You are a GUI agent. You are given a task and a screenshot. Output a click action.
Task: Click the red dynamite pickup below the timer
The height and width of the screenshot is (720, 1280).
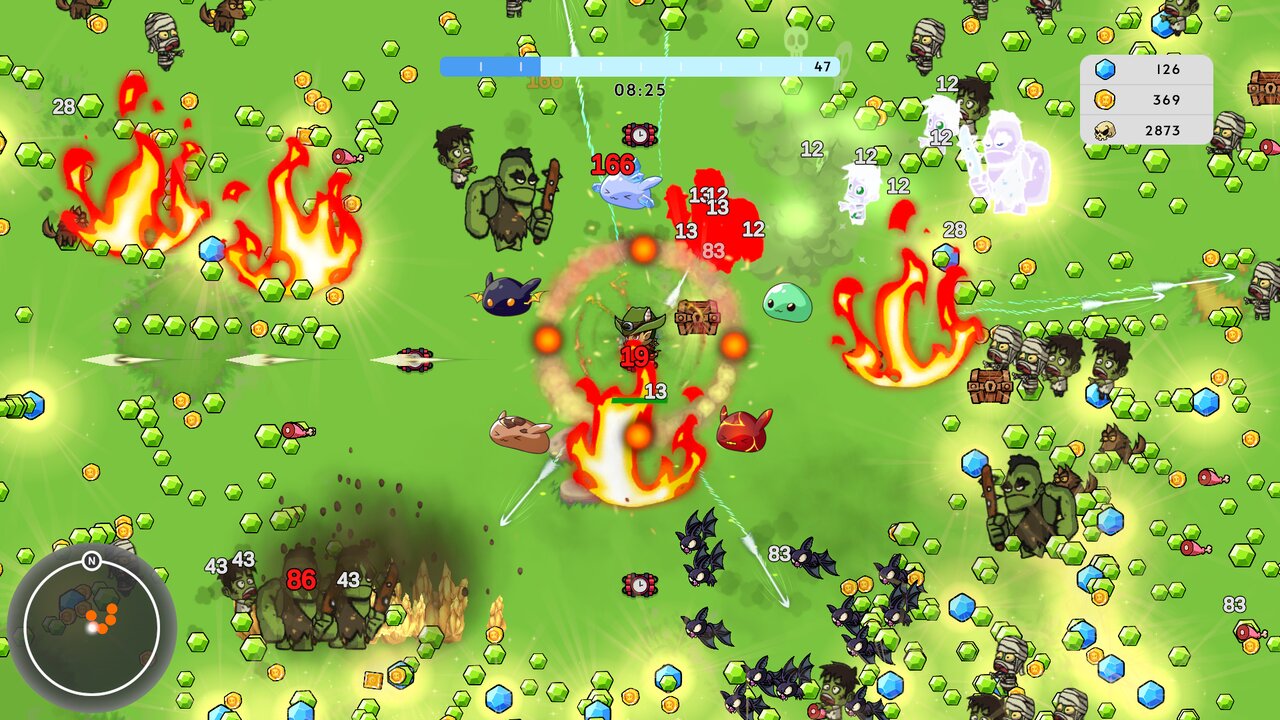[638, 132]
